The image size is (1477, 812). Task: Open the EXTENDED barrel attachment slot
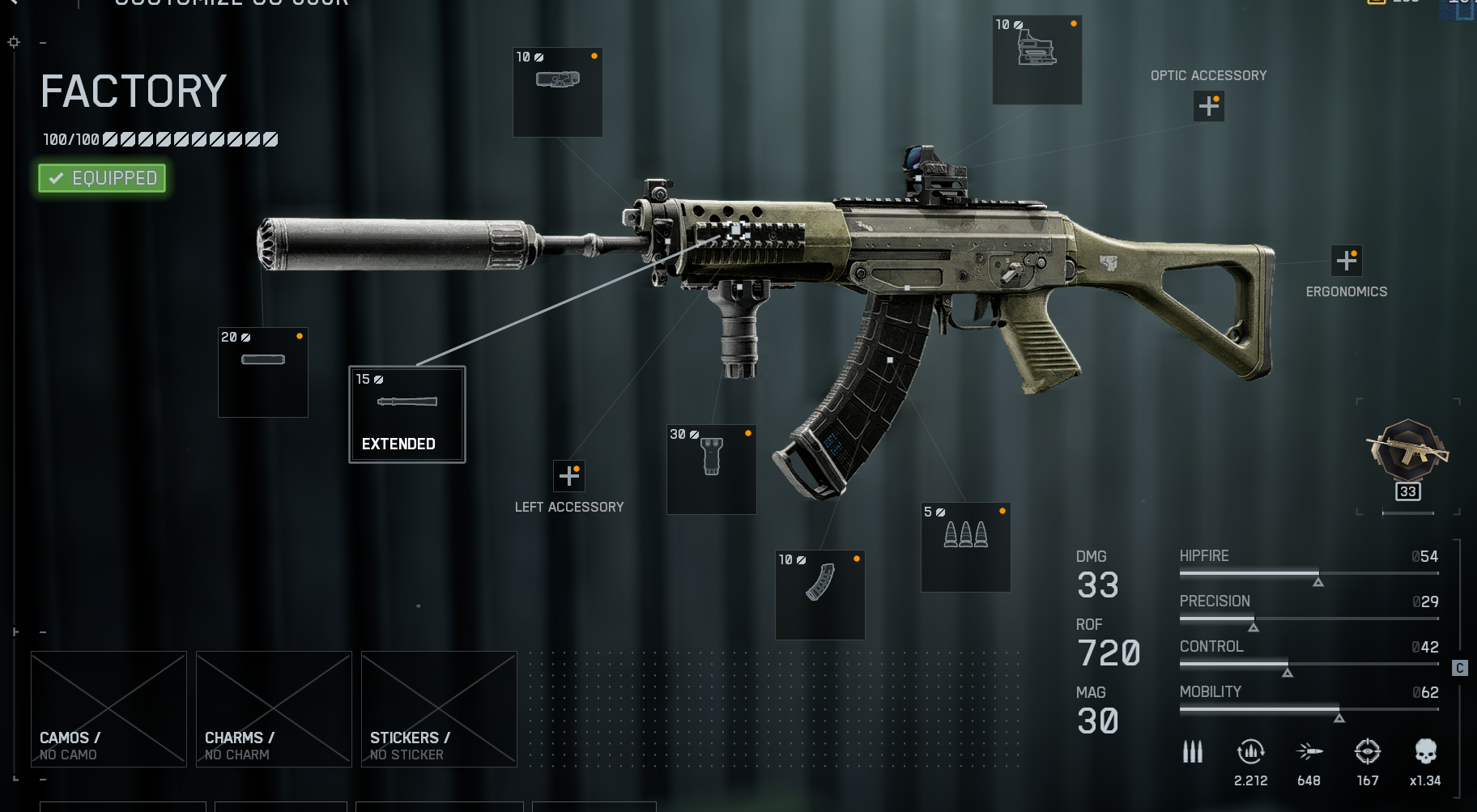point(406,415)
